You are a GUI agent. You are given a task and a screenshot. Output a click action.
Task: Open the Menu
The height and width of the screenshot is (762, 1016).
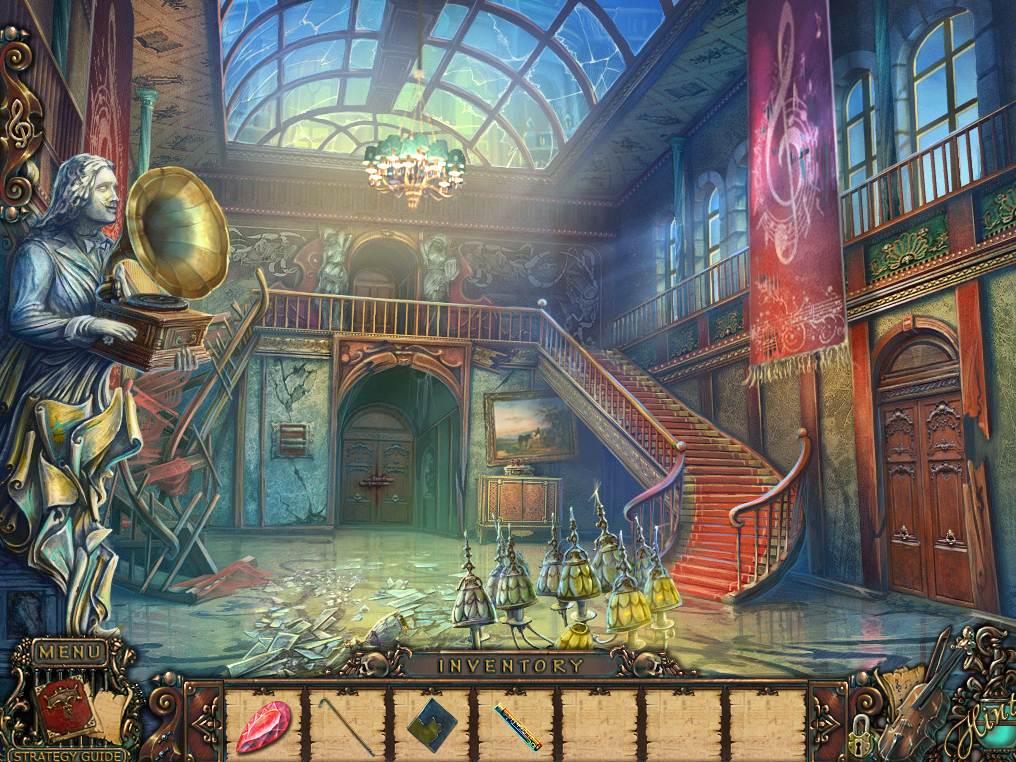coord(70,652)
